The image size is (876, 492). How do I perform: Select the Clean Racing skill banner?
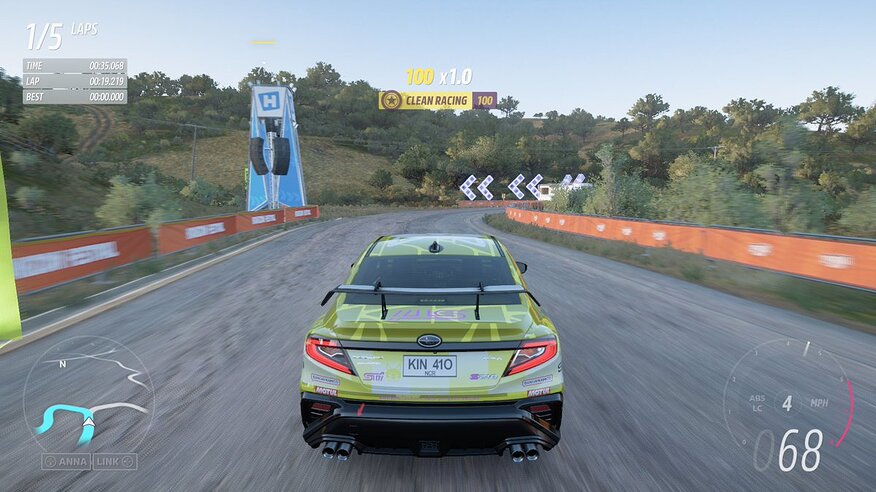[x=437, y=100]
